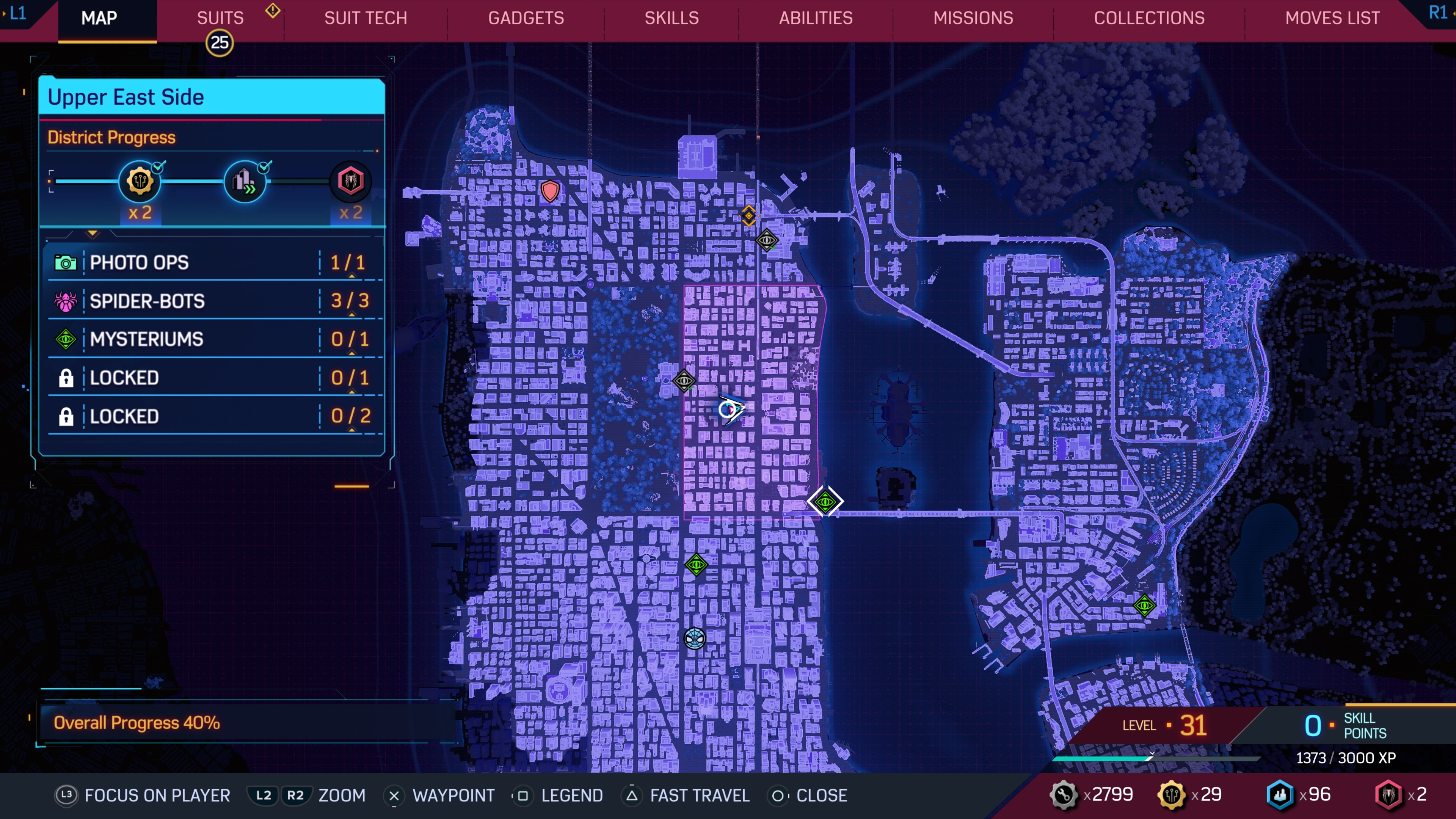The image size is (1456, 819).
Task: Open the map Legend
Action: (573, 795)
